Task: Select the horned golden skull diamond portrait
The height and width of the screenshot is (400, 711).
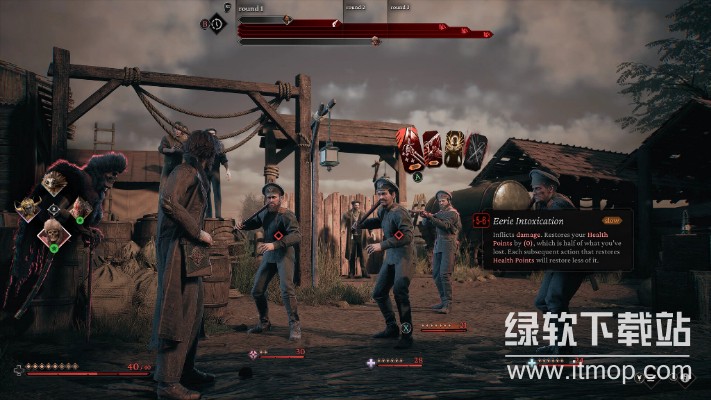Action: 28,209
